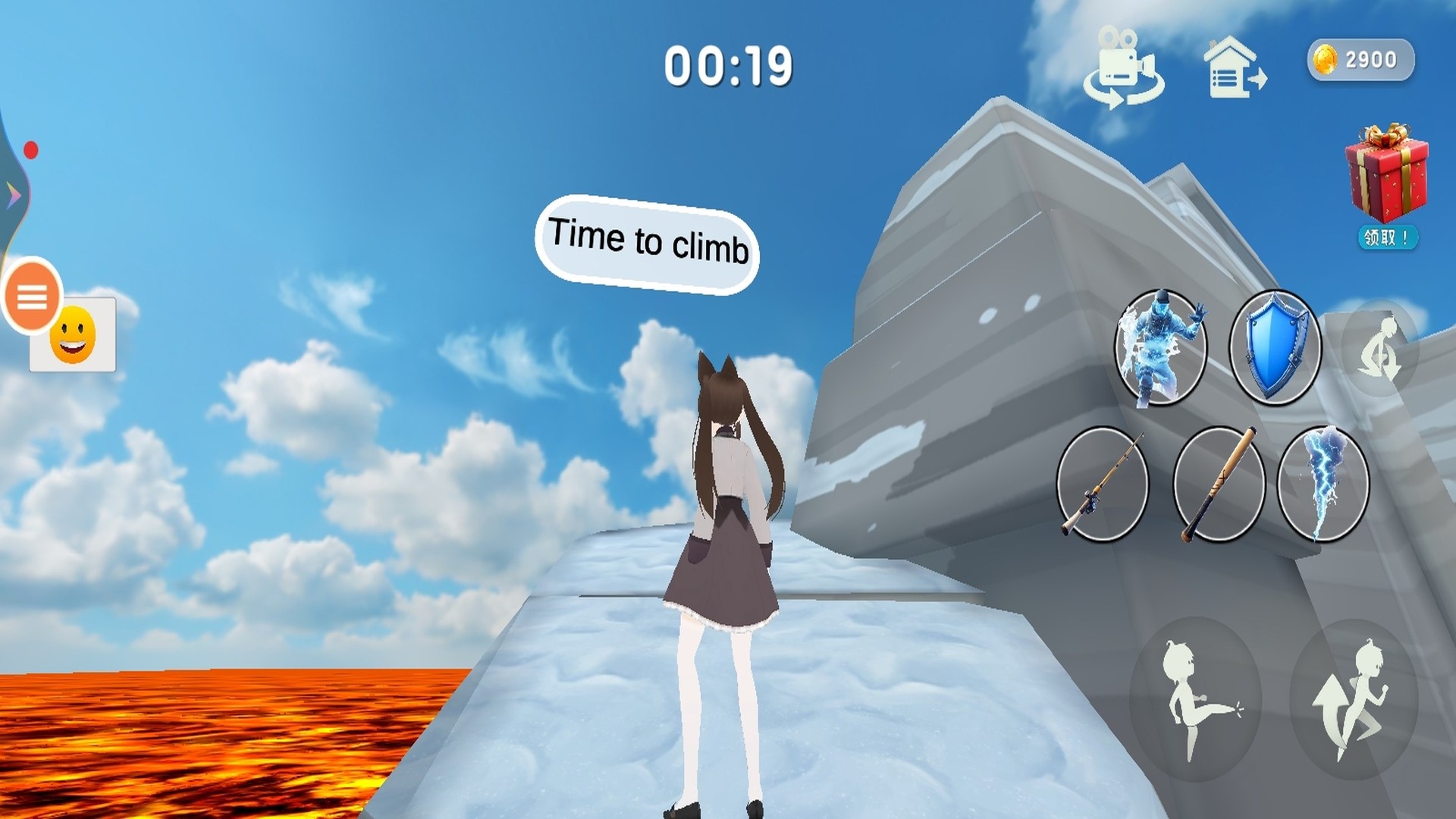Screen dimensions: 1456x819
Task: Open the gold coin balance
Action: tap(1360, 60)
